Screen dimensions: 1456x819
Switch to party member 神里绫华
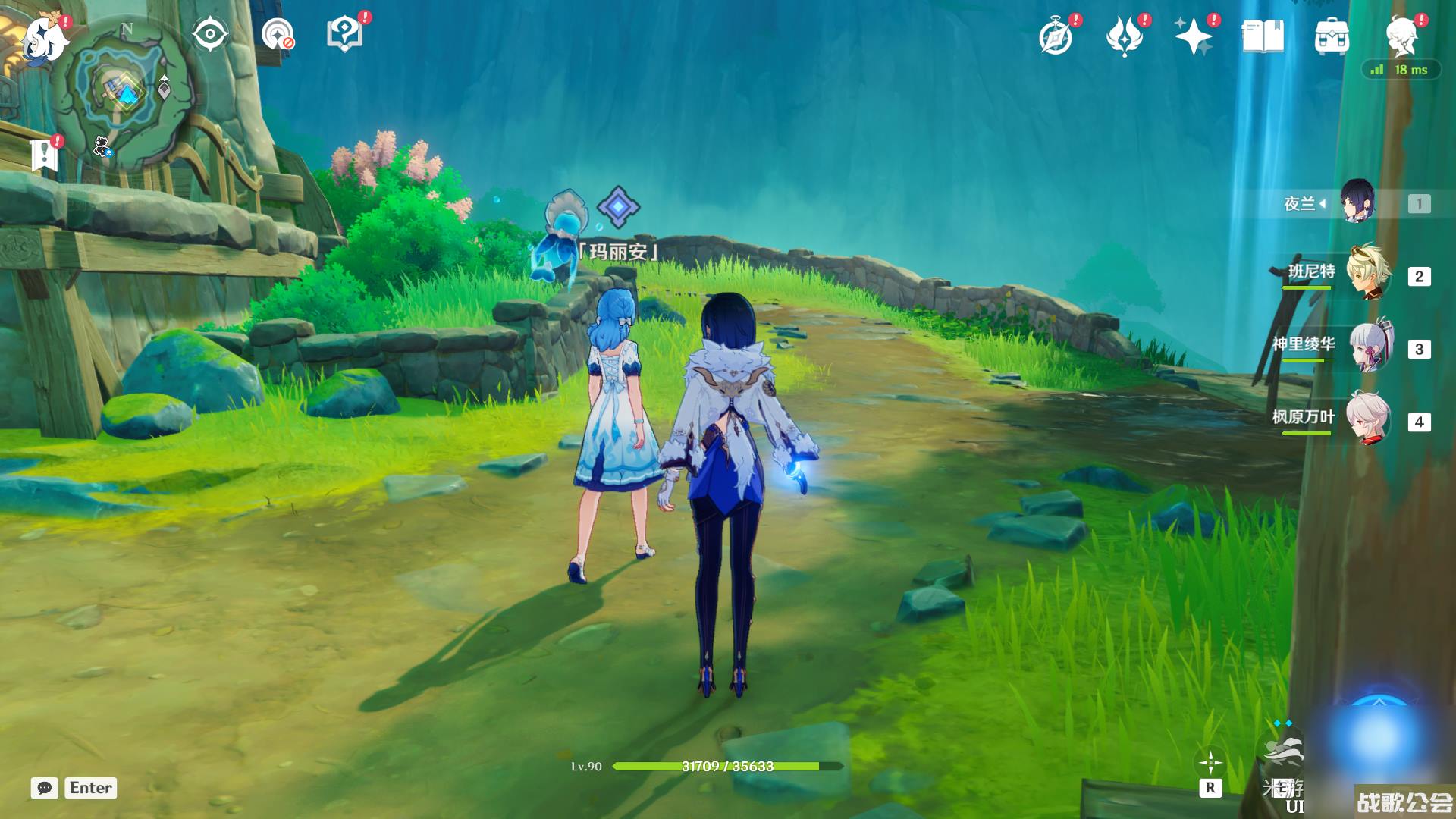pyautogui.click(x=1370, y=347)
